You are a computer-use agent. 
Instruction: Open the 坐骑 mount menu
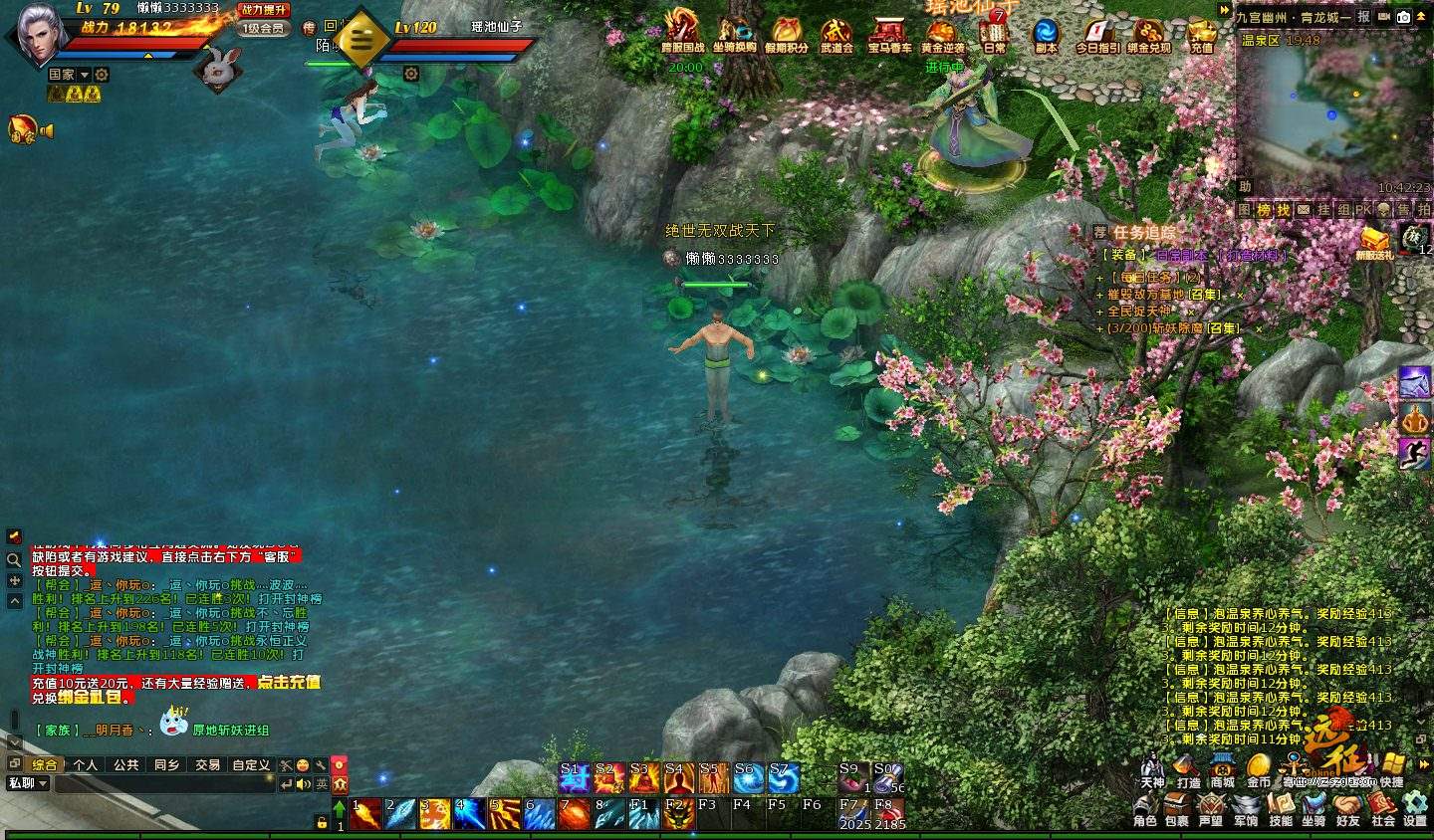[1314, 807]
